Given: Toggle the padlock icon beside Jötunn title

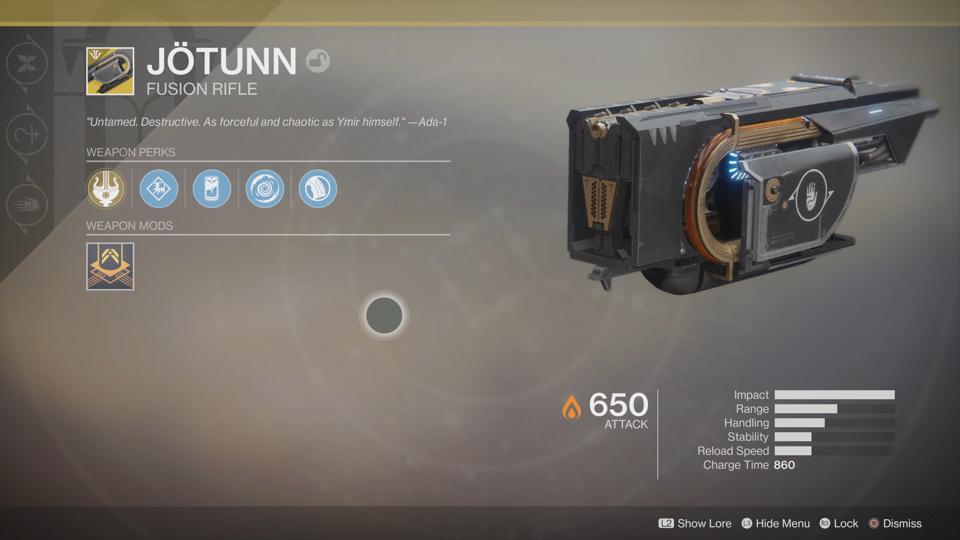Looking at the screenshot, I should (318, 61).
